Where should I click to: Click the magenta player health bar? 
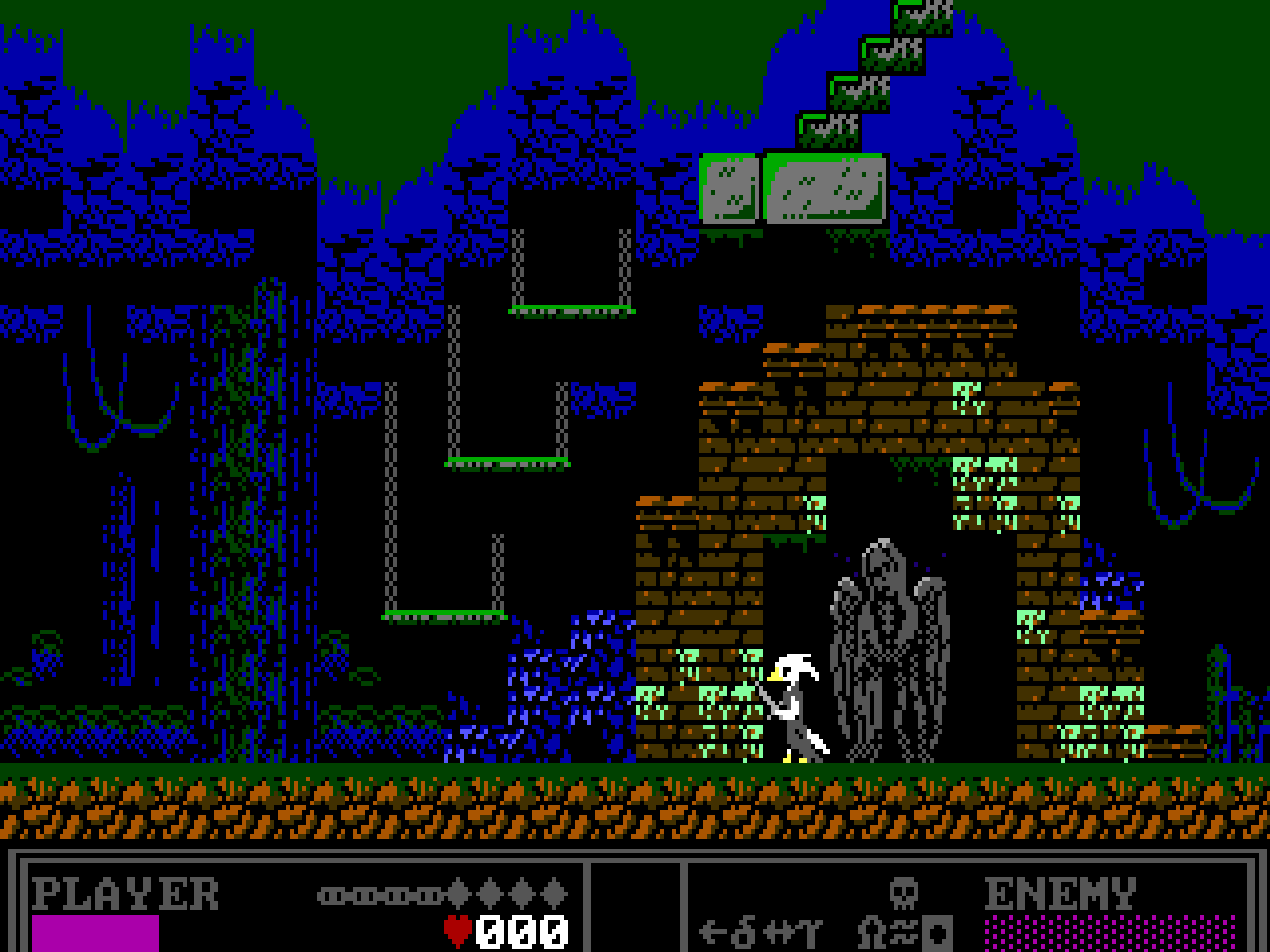(x=96, y=935)
